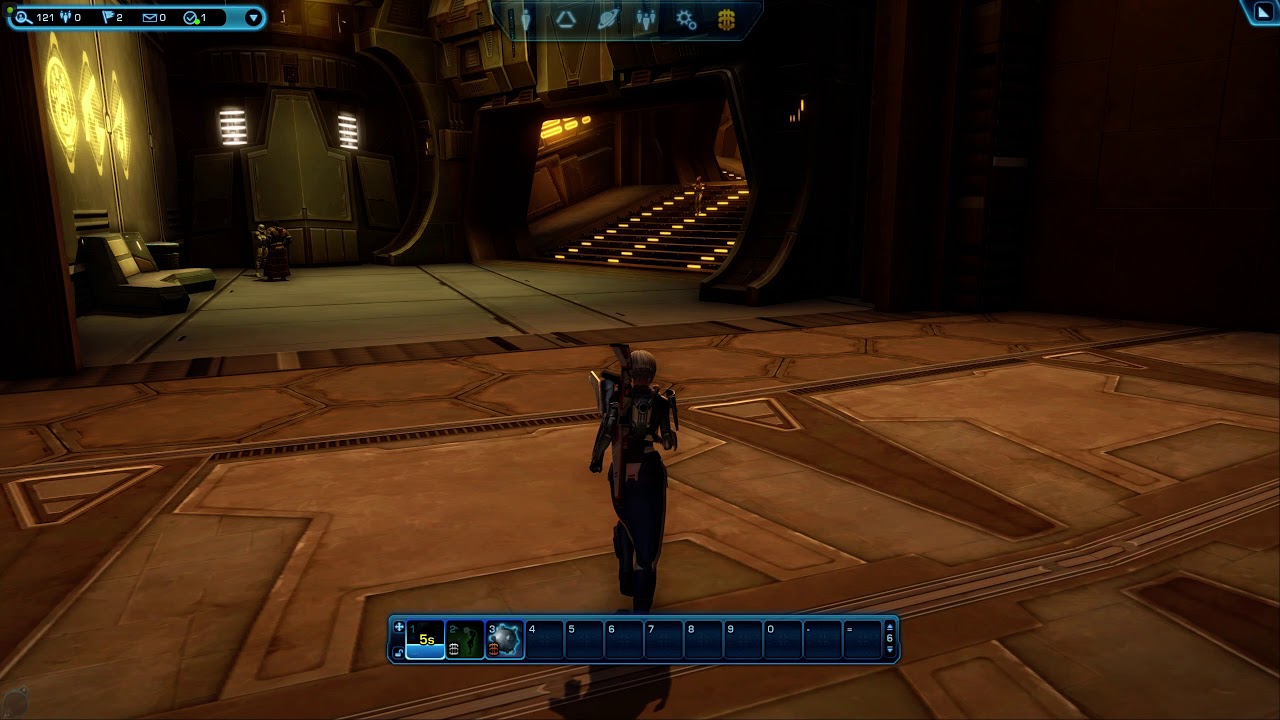Viewport: 1280px width, 720px height.
Task: Open the group social menu icon
Action: pos(647,20)
